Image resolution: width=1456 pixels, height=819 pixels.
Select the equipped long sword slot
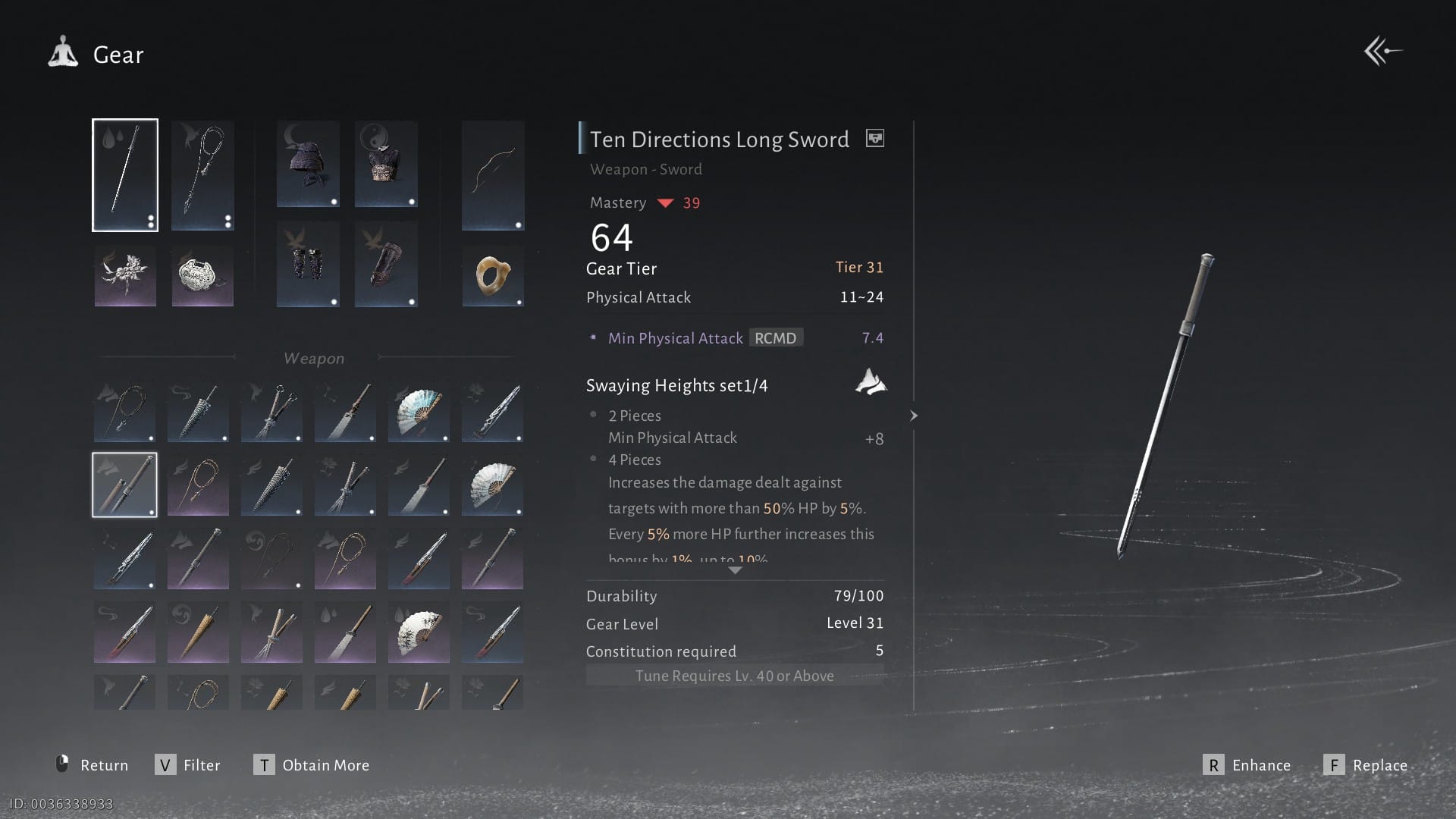(x=125, y=175)
